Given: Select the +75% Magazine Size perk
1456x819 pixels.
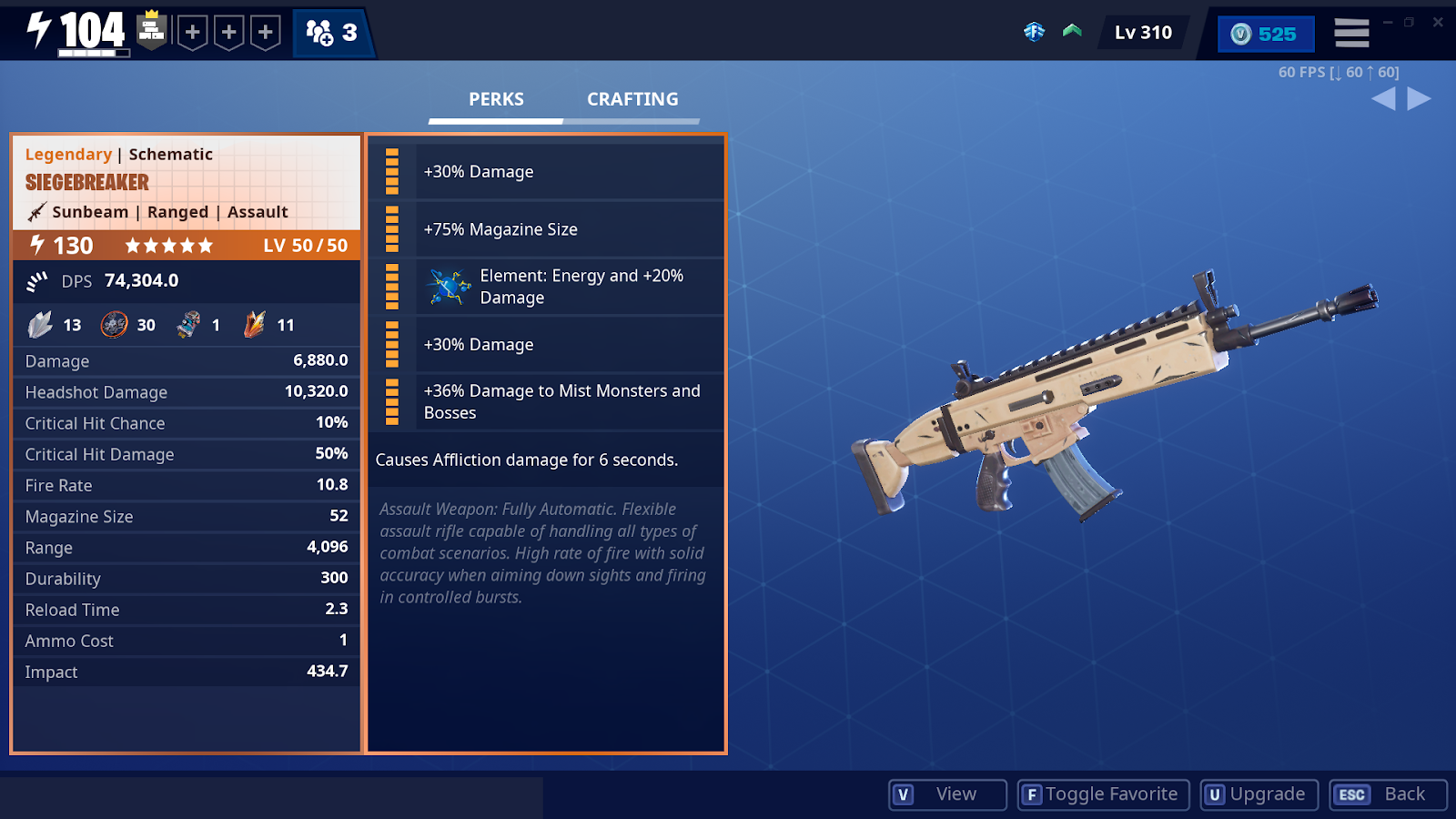Looking at the screenshot, I should pos(546,229).
